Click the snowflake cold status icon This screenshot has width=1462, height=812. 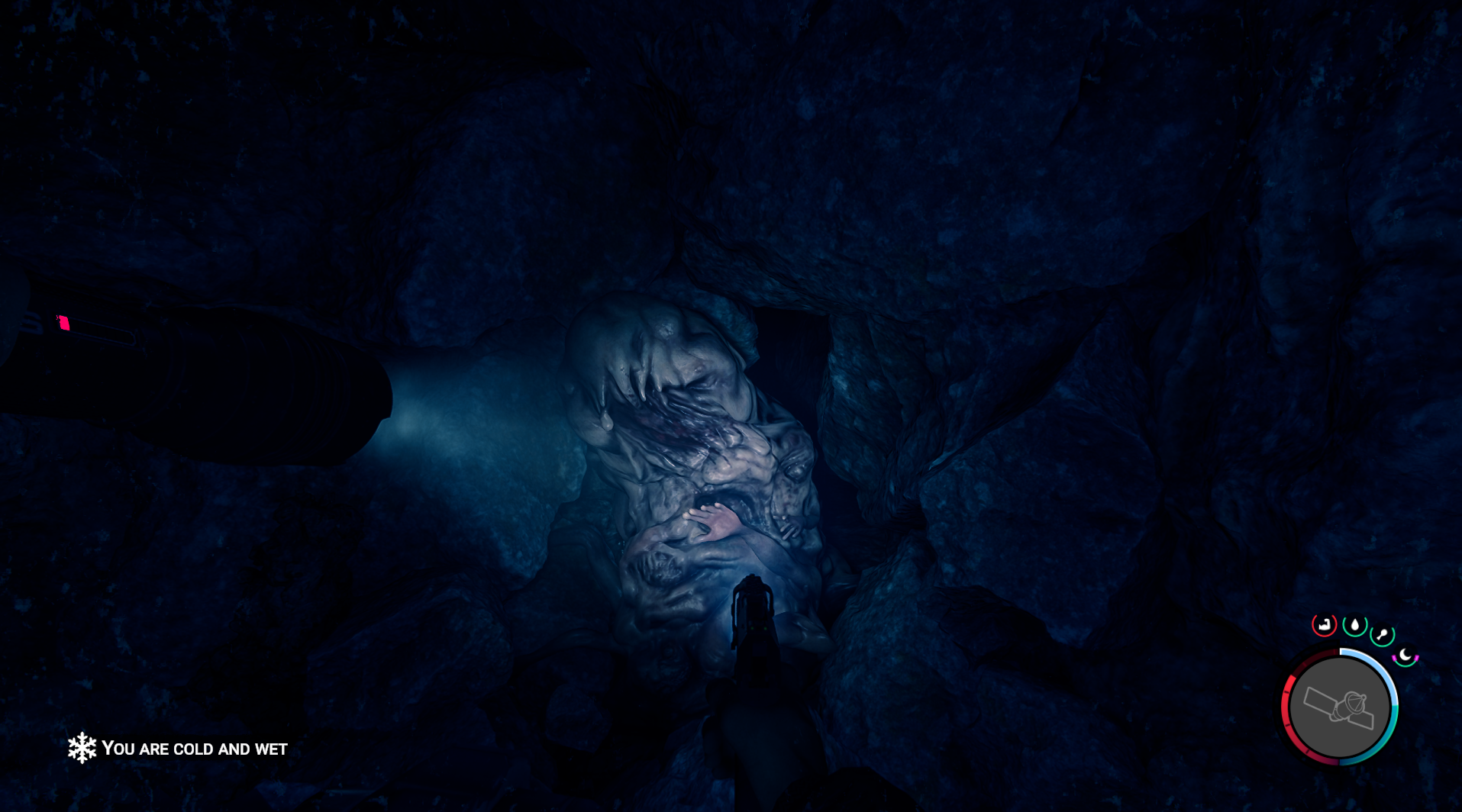click(x=82, y=749)
